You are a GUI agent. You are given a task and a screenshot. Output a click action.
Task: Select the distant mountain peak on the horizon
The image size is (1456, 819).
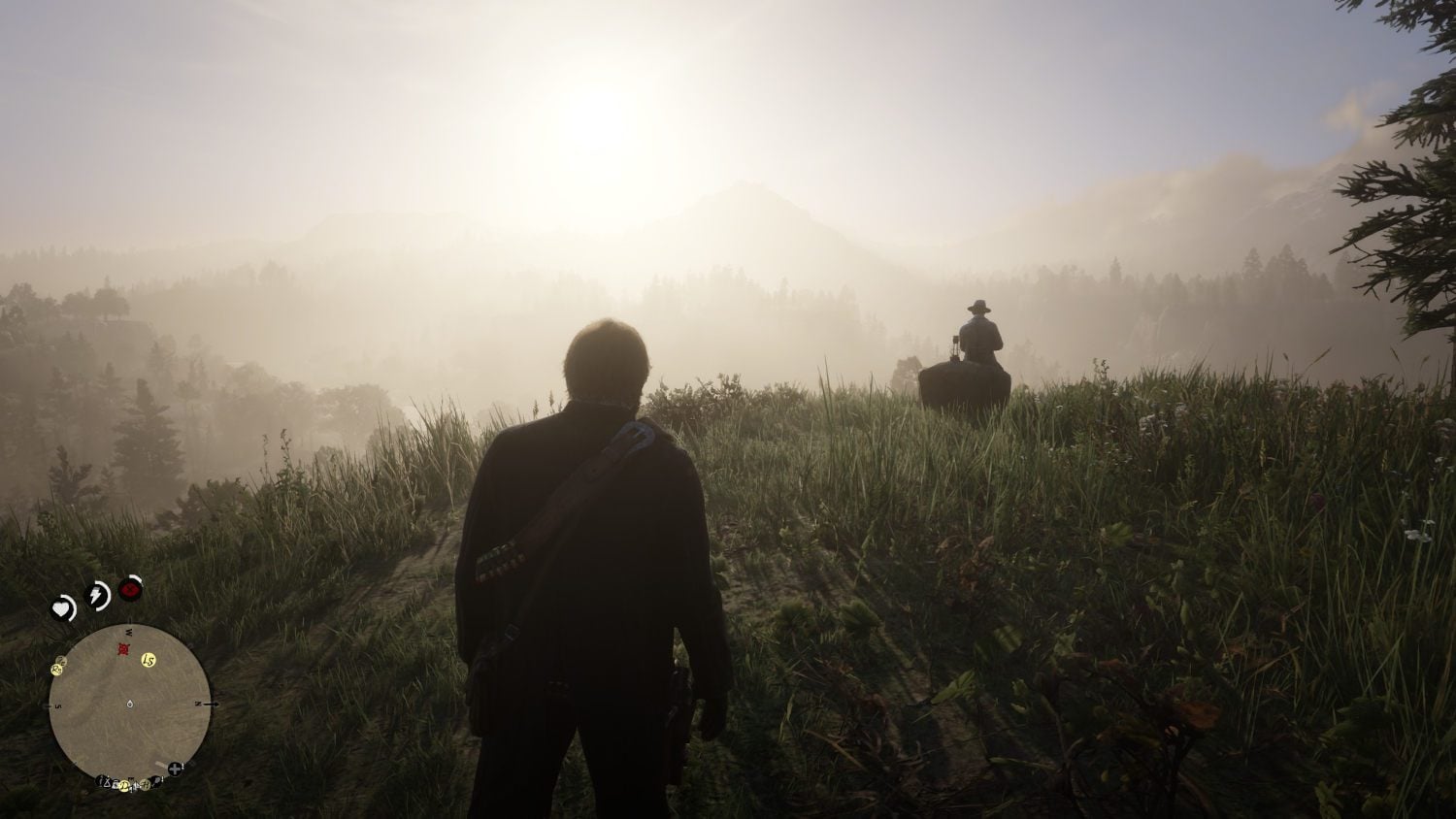(747, 184)
